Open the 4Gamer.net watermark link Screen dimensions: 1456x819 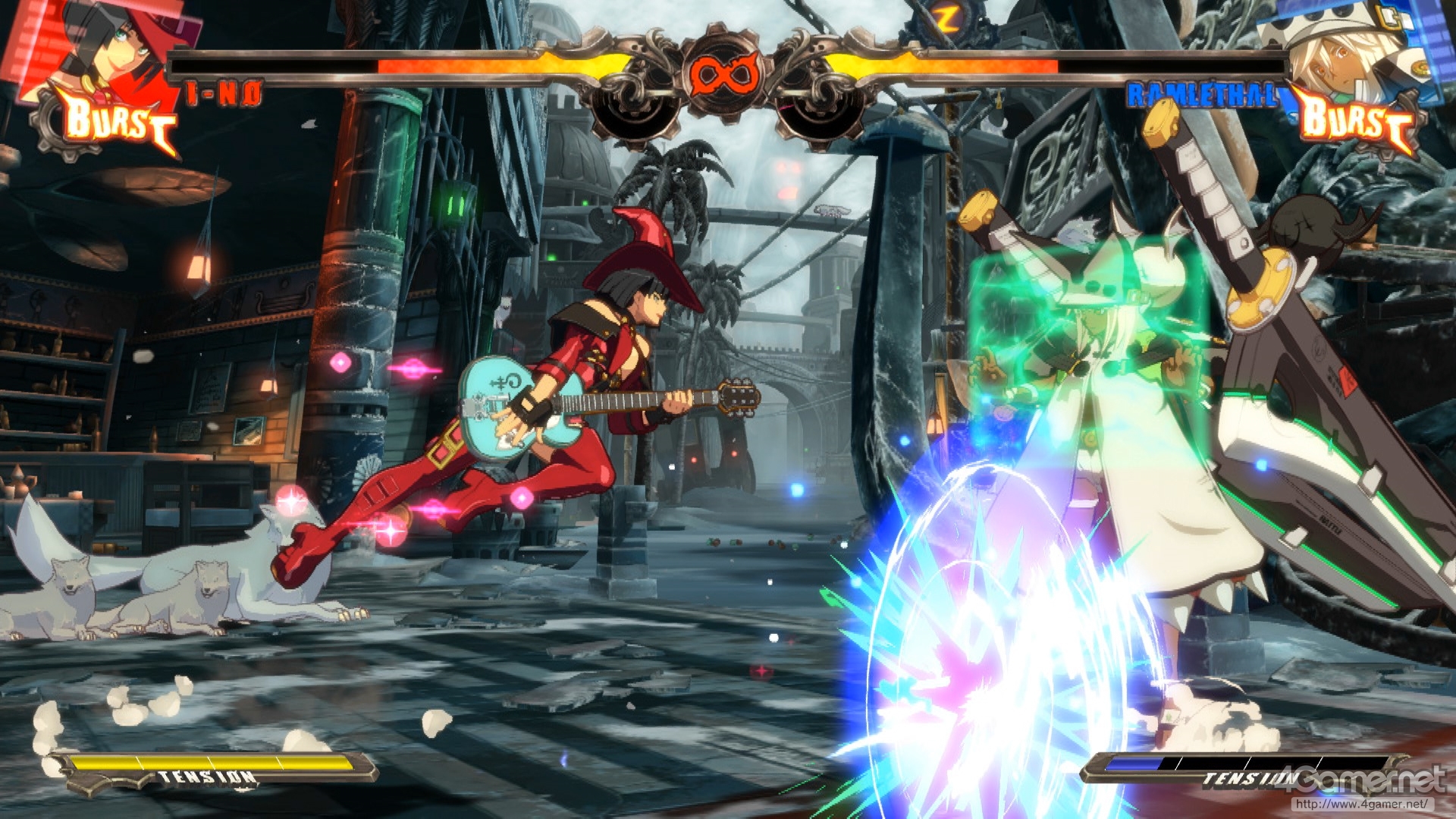pyautogui.click(x=1366, y=789)
